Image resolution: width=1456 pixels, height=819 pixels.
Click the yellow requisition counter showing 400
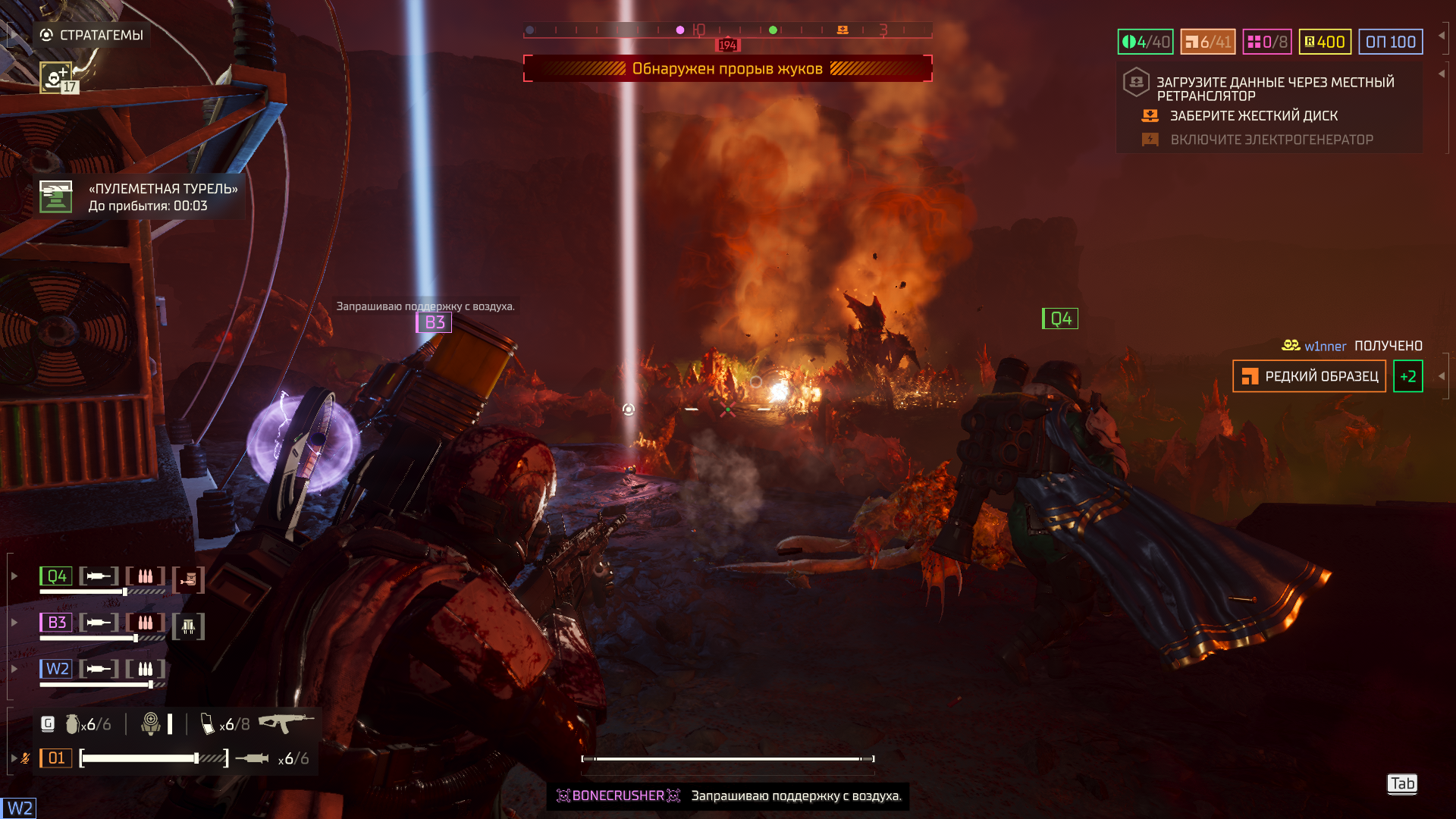pos(1324,42)
